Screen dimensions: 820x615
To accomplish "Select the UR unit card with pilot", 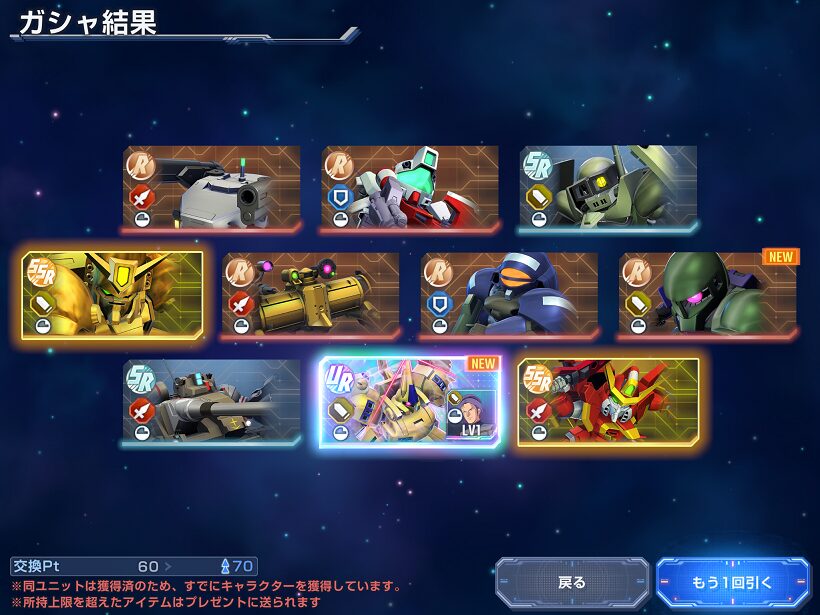I will click(410, 401).
